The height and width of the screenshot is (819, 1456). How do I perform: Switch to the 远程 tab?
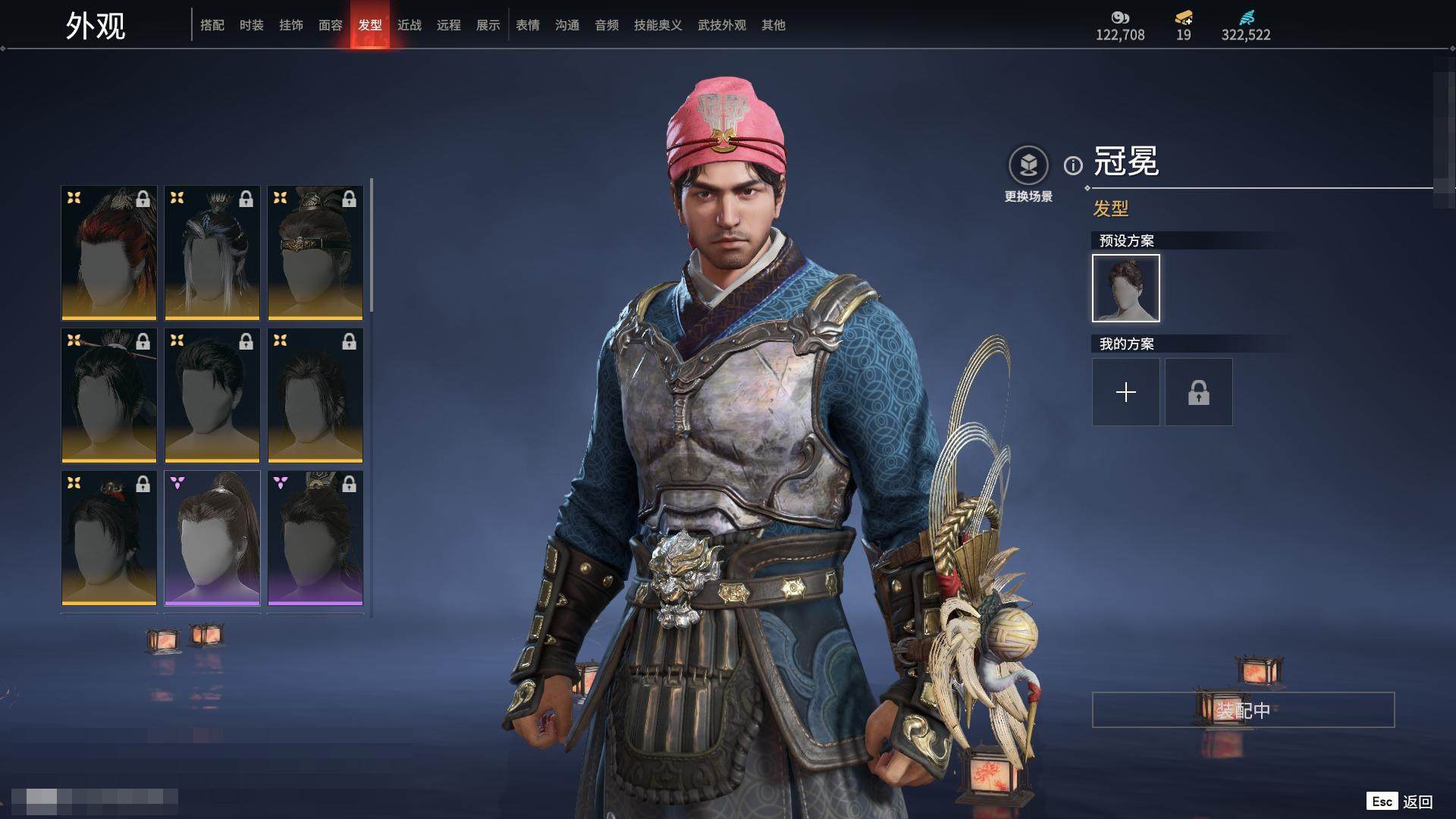click(449, 25)
